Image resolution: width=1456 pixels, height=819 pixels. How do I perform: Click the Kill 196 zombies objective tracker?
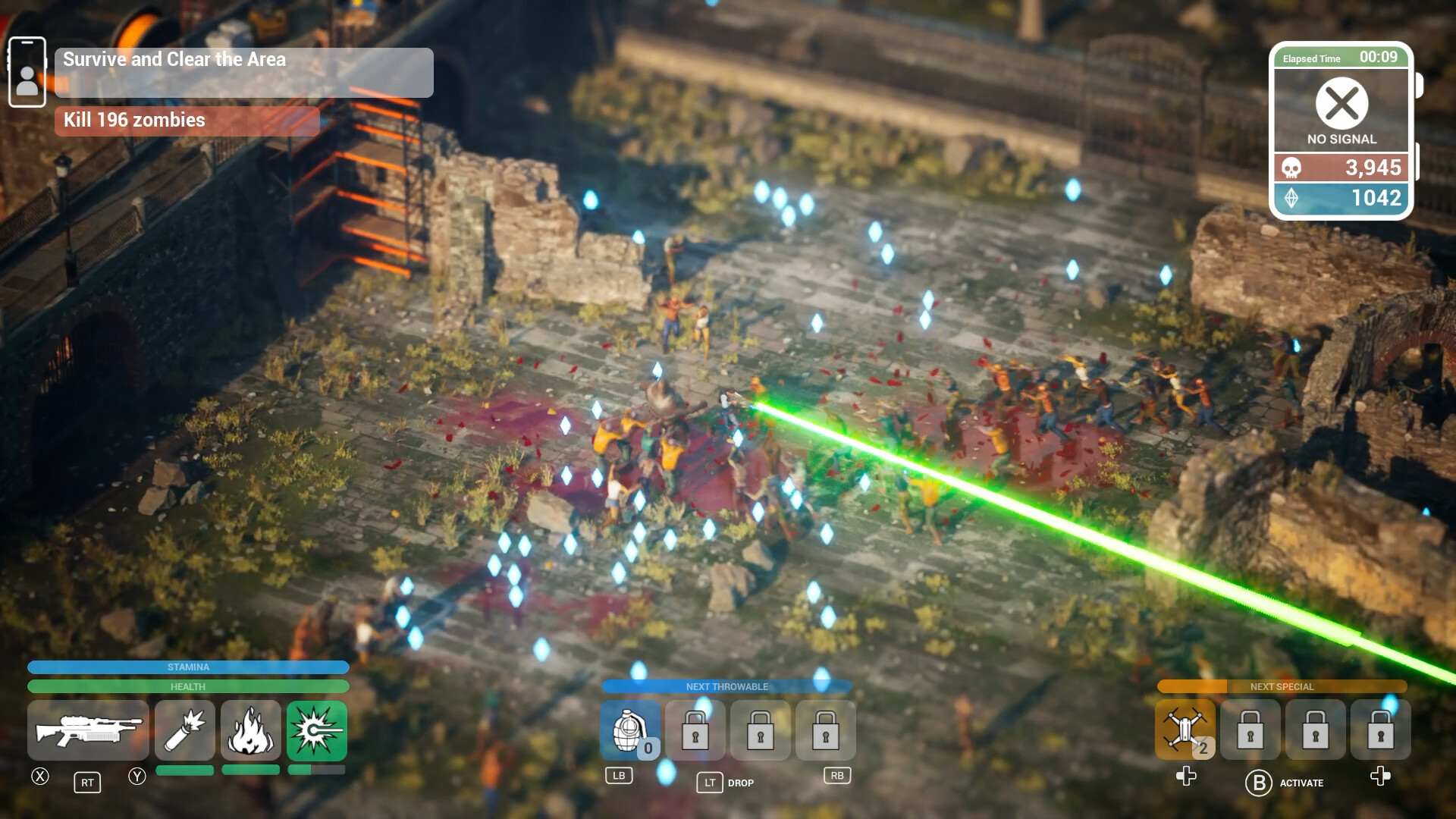187,121
